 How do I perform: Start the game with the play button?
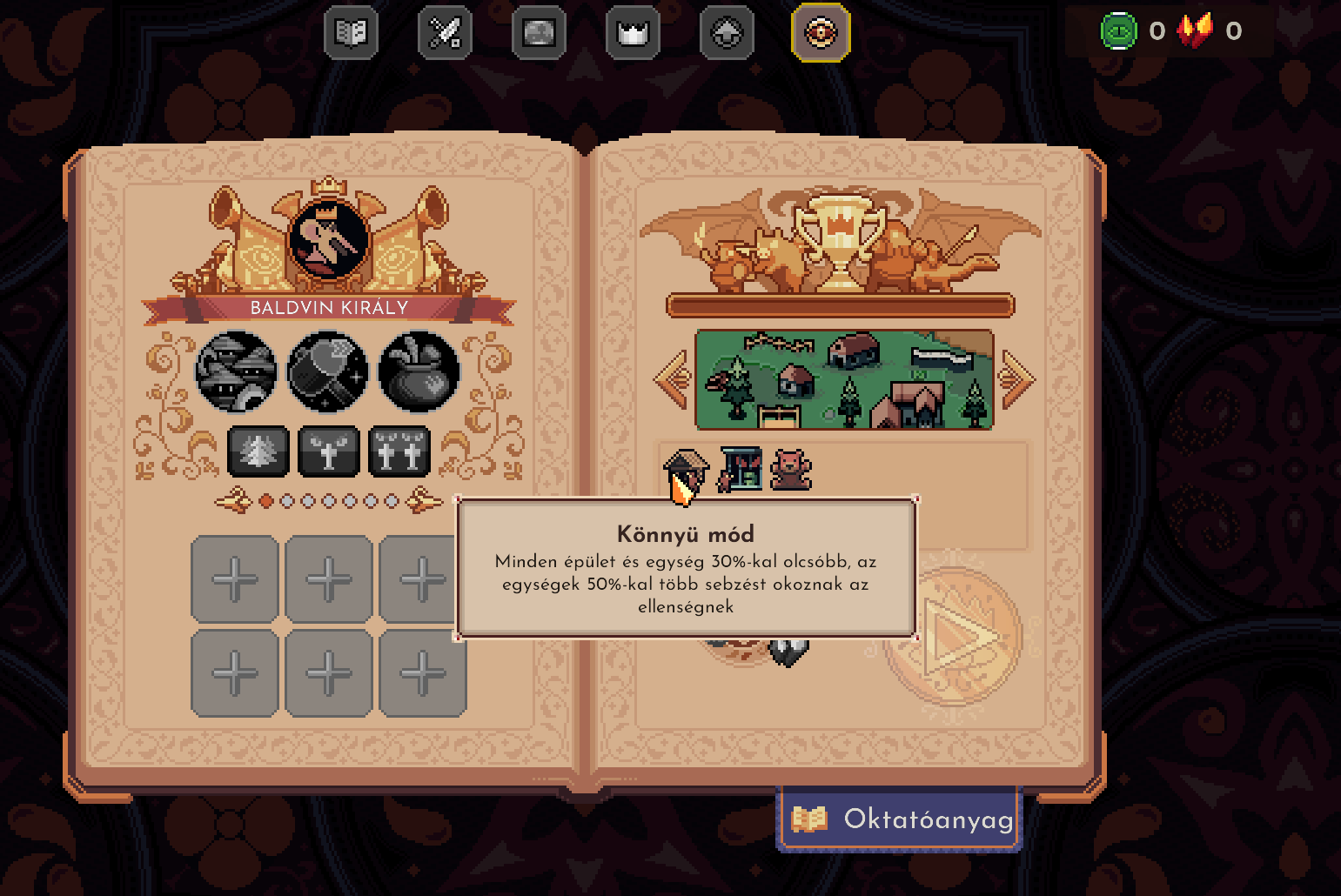coord(955,638)
